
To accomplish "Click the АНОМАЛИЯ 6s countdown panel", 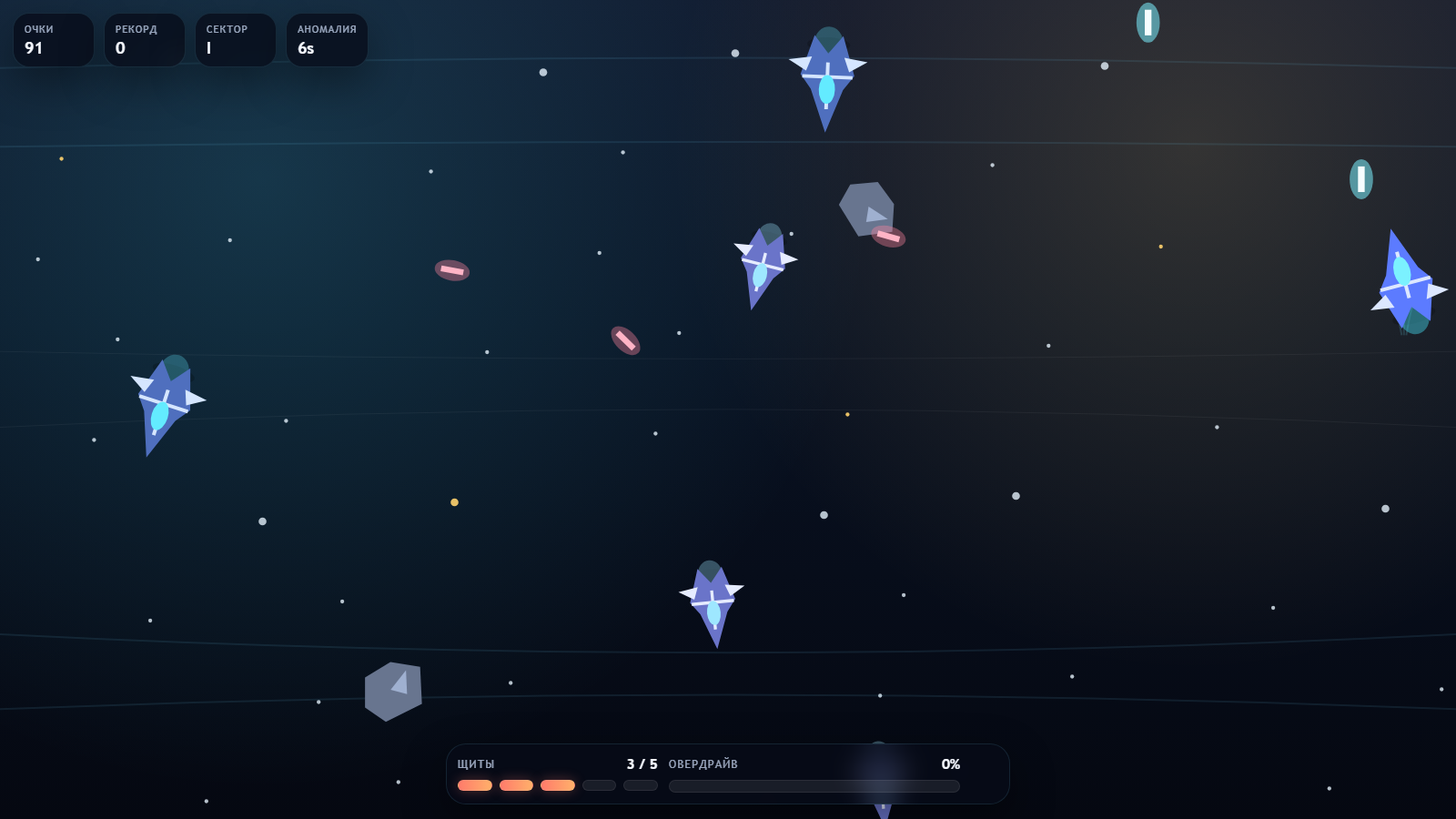I will 326,39.
